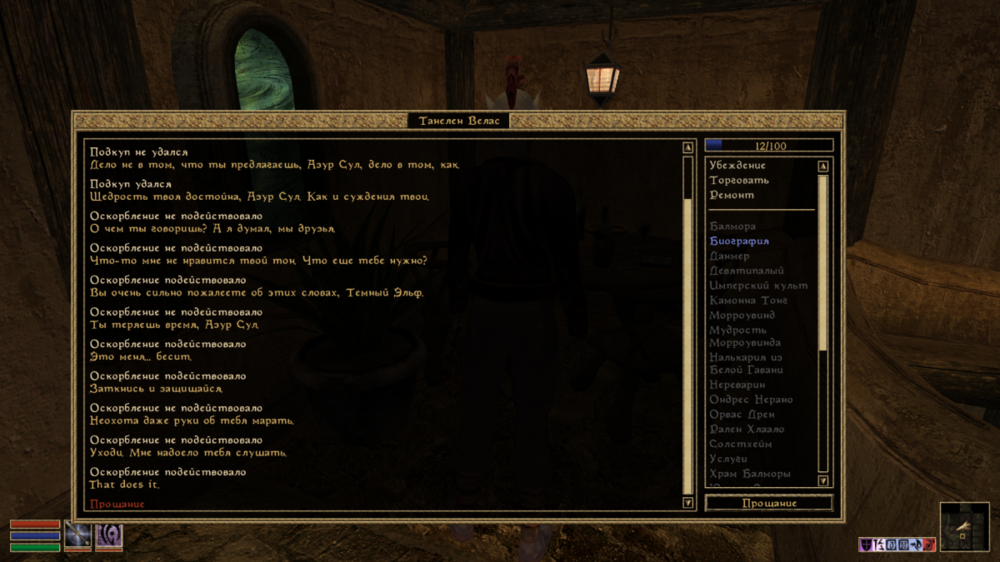The width and height of the screenshot is (1000, 562).
Task: Ask about Солстхейм
Action: tap(740, 444)
